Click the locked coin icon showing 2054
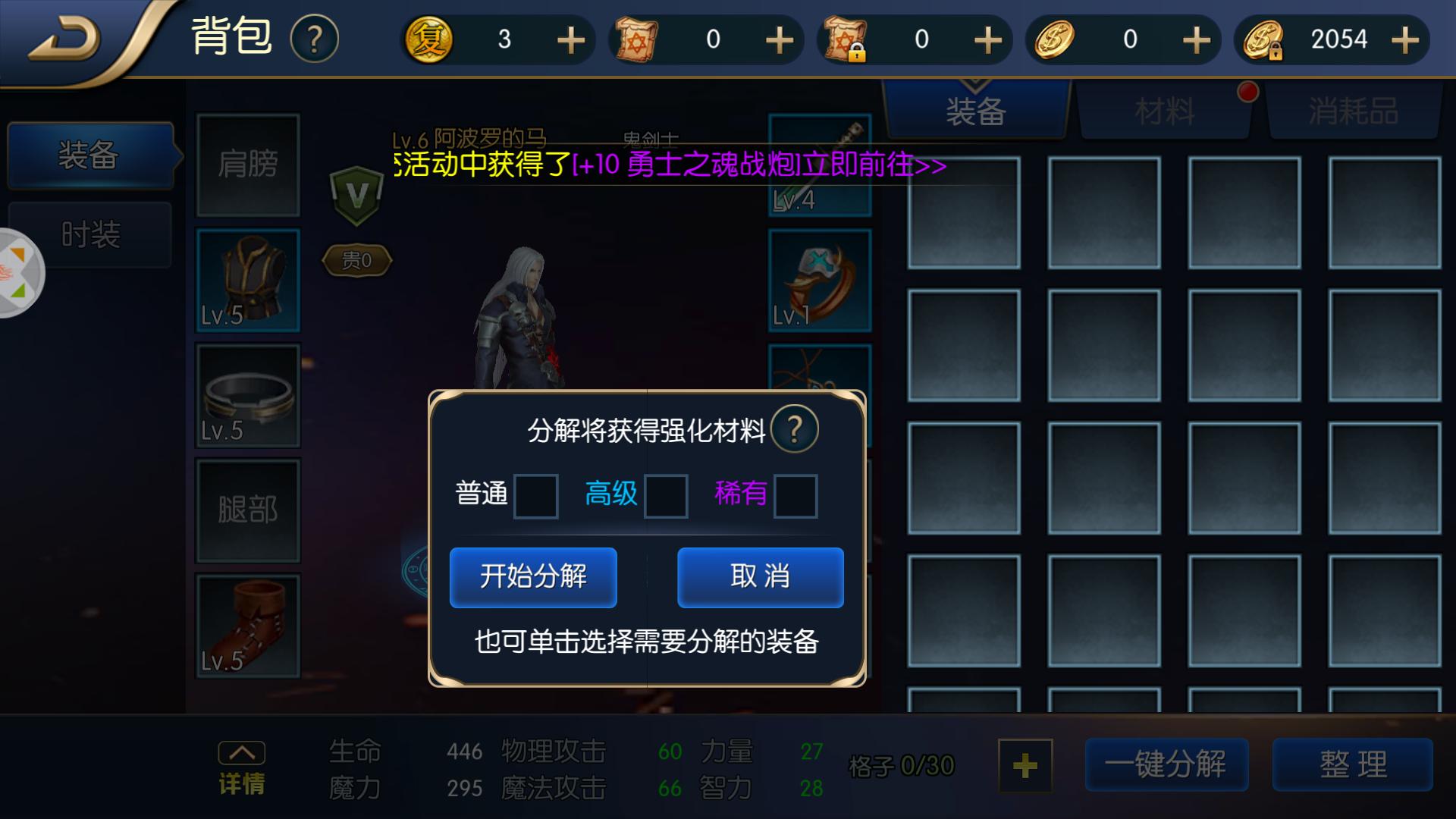Viewport: 1456px width, 819px height. click(x=1265, y=39)
